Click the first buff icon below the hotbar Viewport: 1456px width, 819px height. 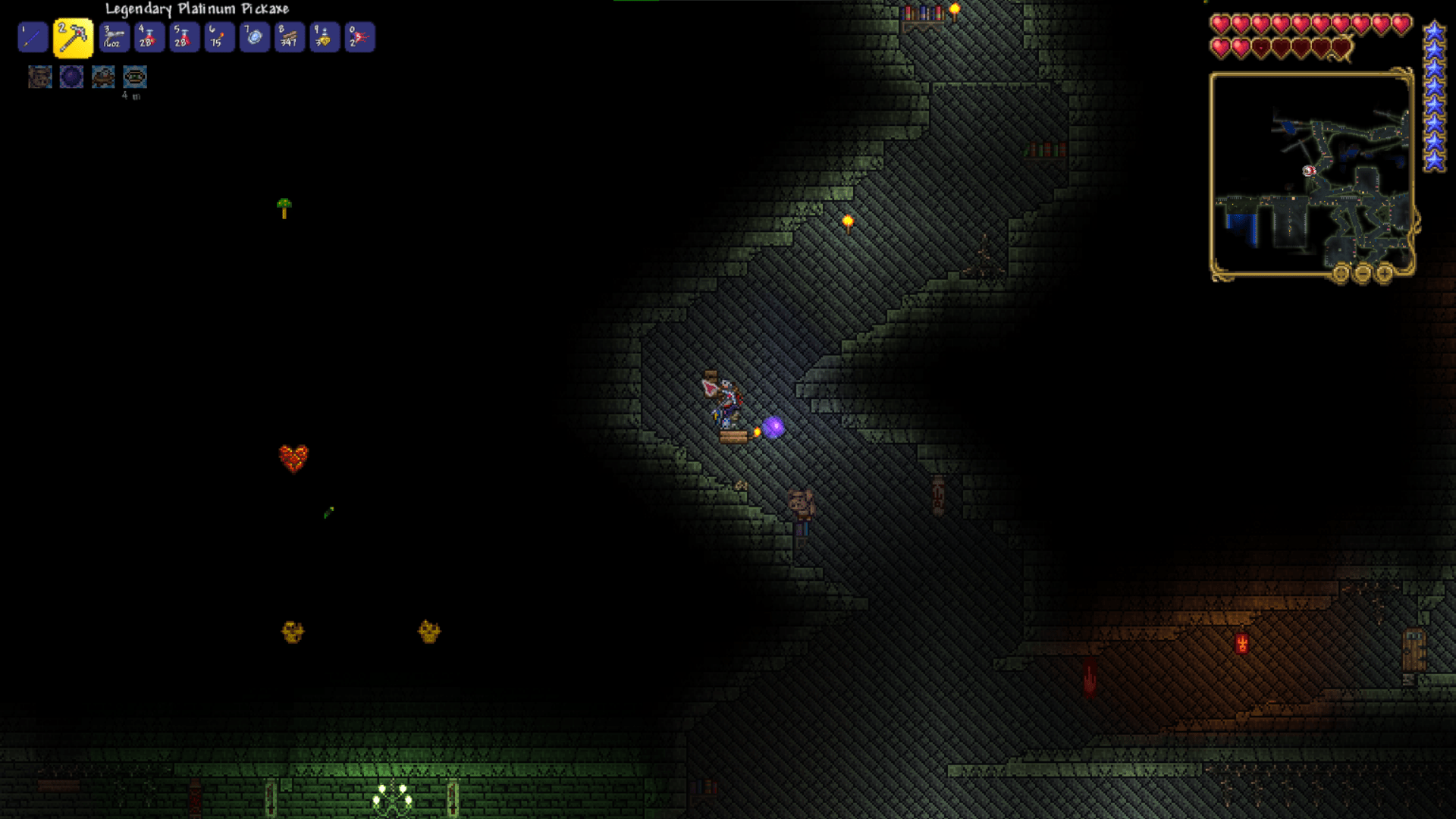(39, 77)
